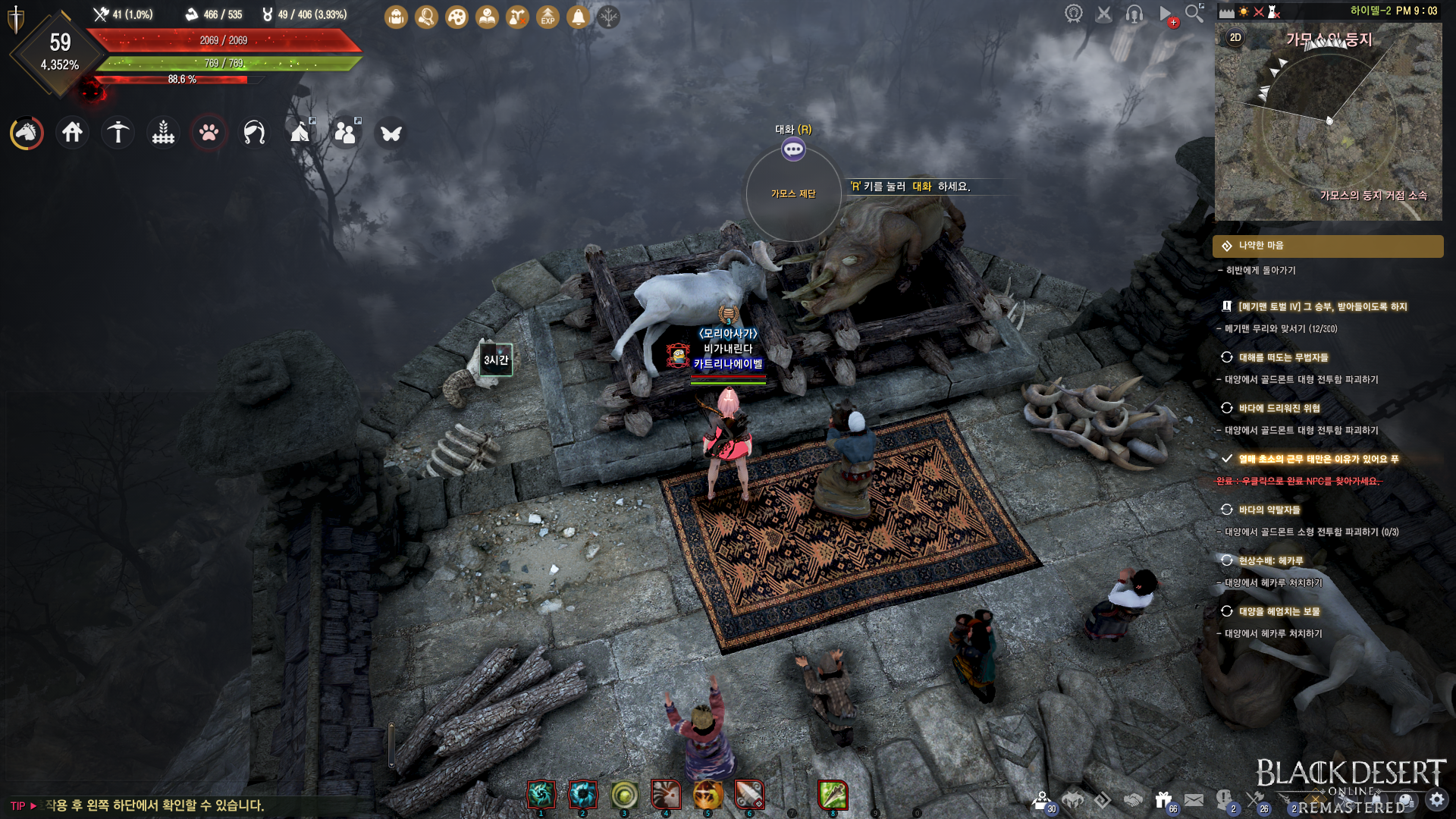The width and height of the screenshot is (1456, 819).
Task: Click the gold bell notification icon
Action: 578,17
